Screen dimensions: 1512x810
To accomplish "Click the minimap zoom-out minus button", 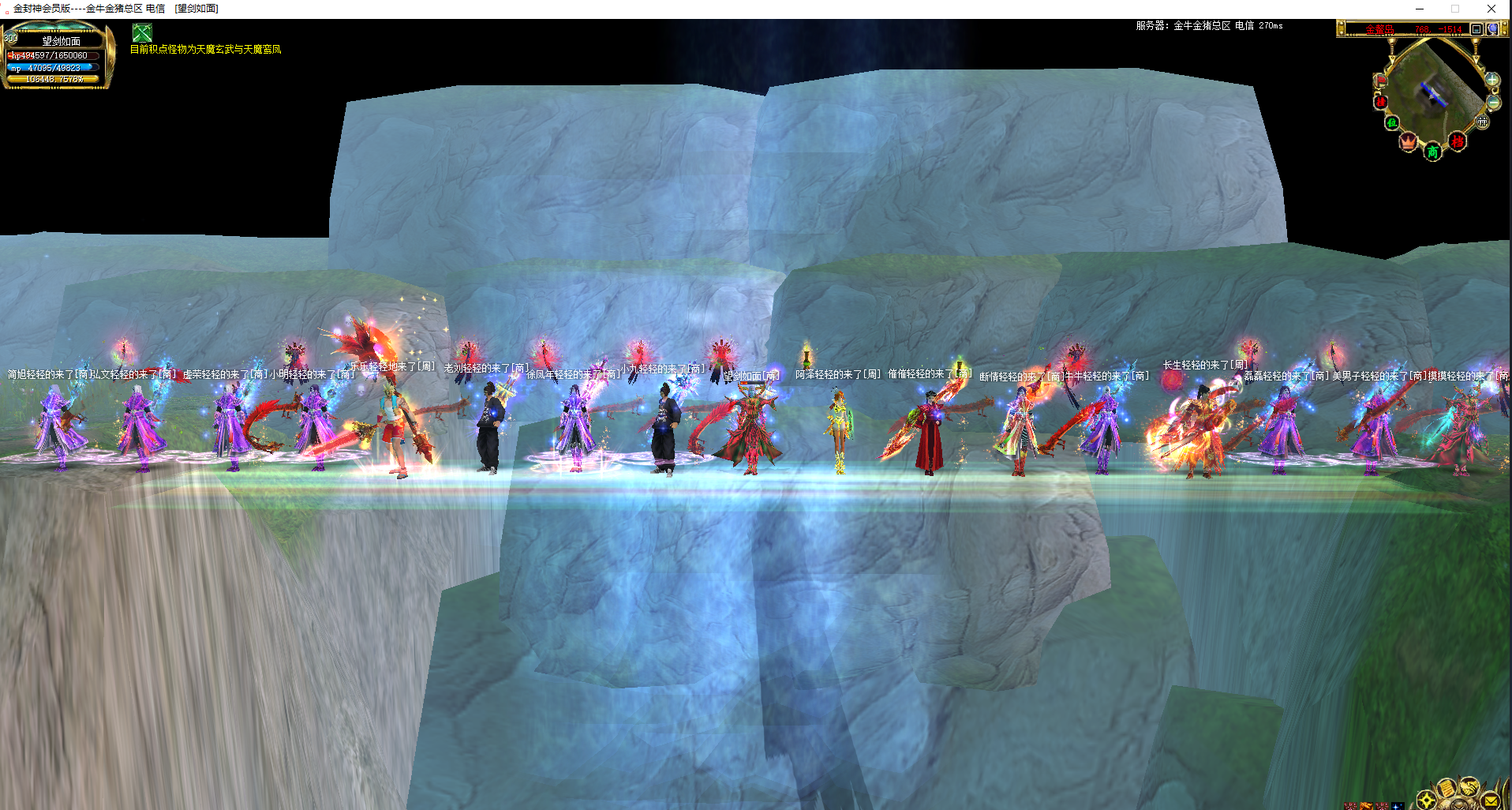I will [1493, 103].
